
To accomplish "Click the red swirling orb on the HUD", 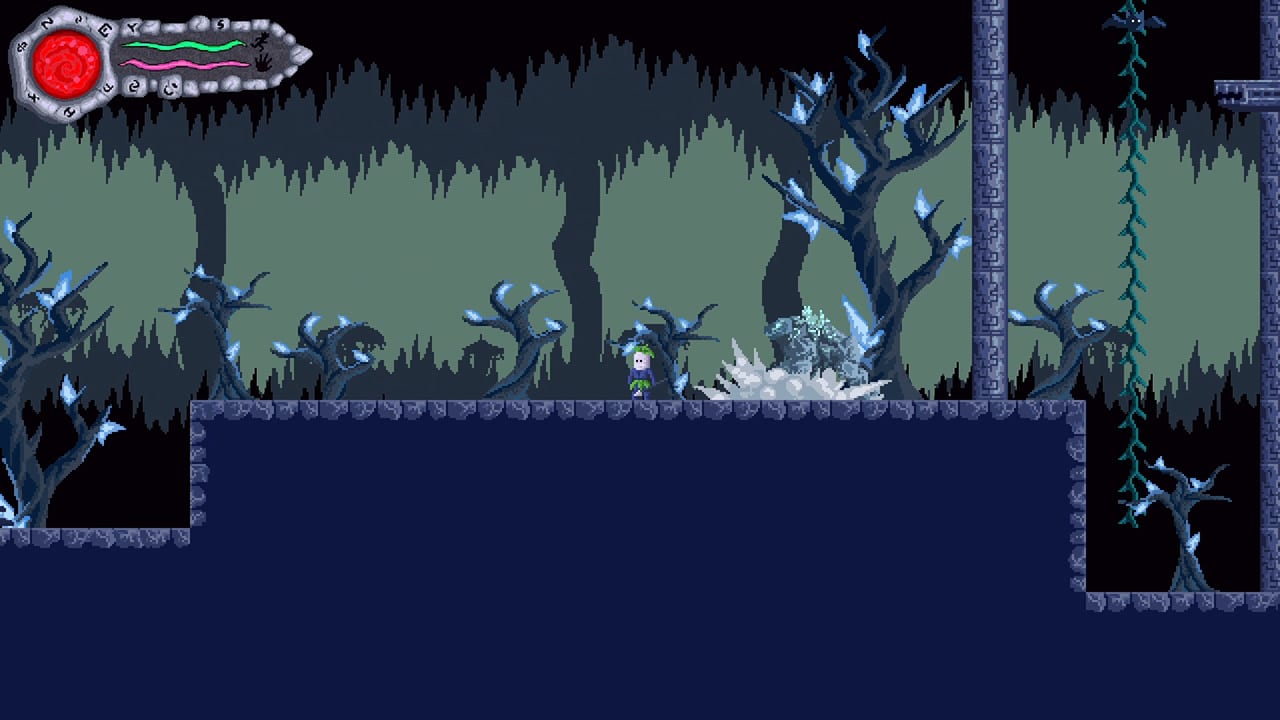I will 65,62.
